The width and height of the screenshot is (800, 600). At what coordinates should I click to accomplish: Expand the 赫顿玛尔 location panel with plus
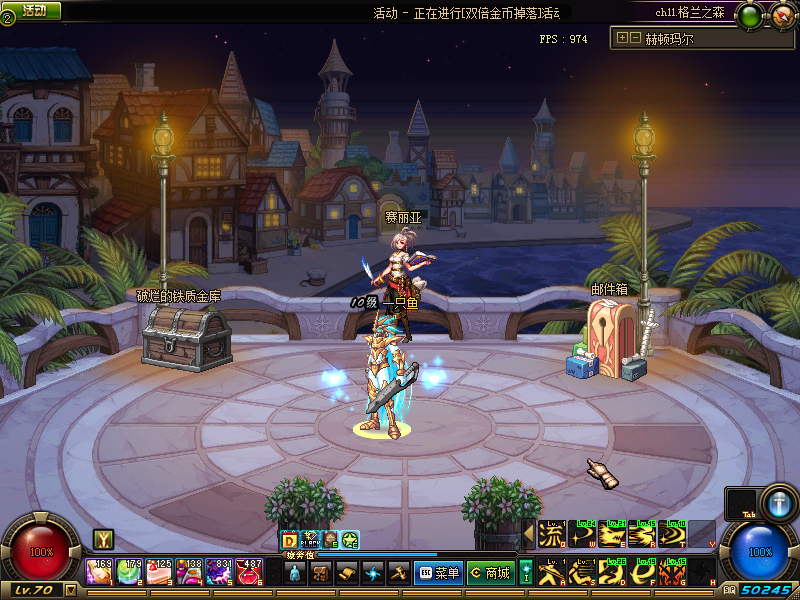623,38
